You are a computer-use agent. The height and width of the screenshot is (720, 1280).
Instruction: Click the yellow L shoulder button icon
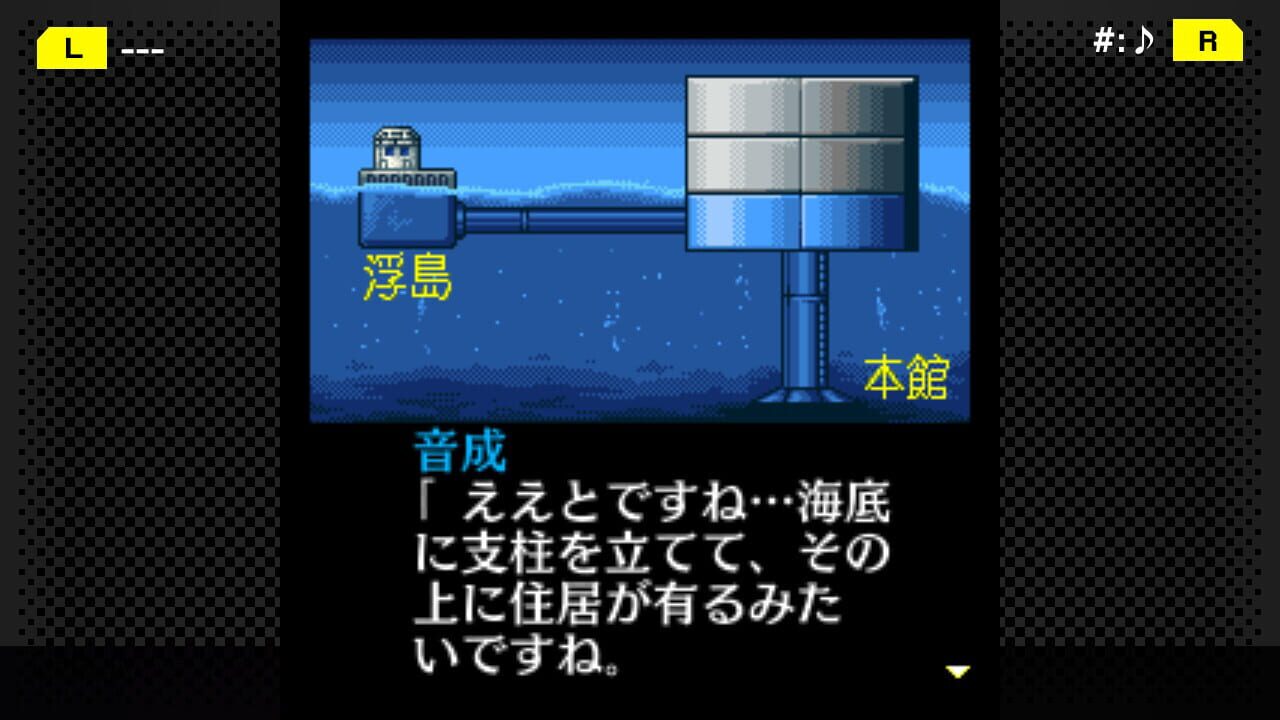[71, 47]
